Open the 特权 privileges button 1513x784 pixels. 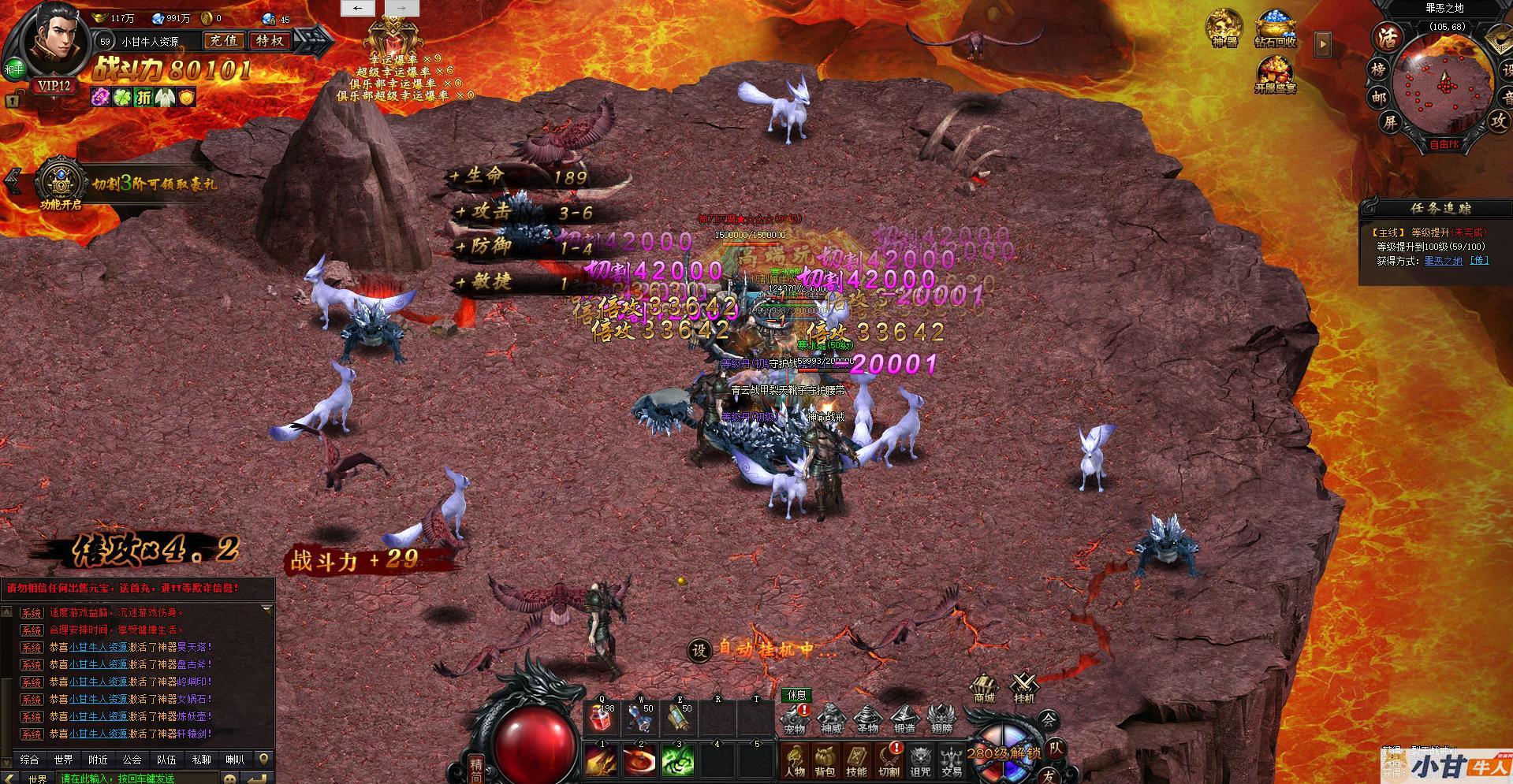[x=269, y=41]
